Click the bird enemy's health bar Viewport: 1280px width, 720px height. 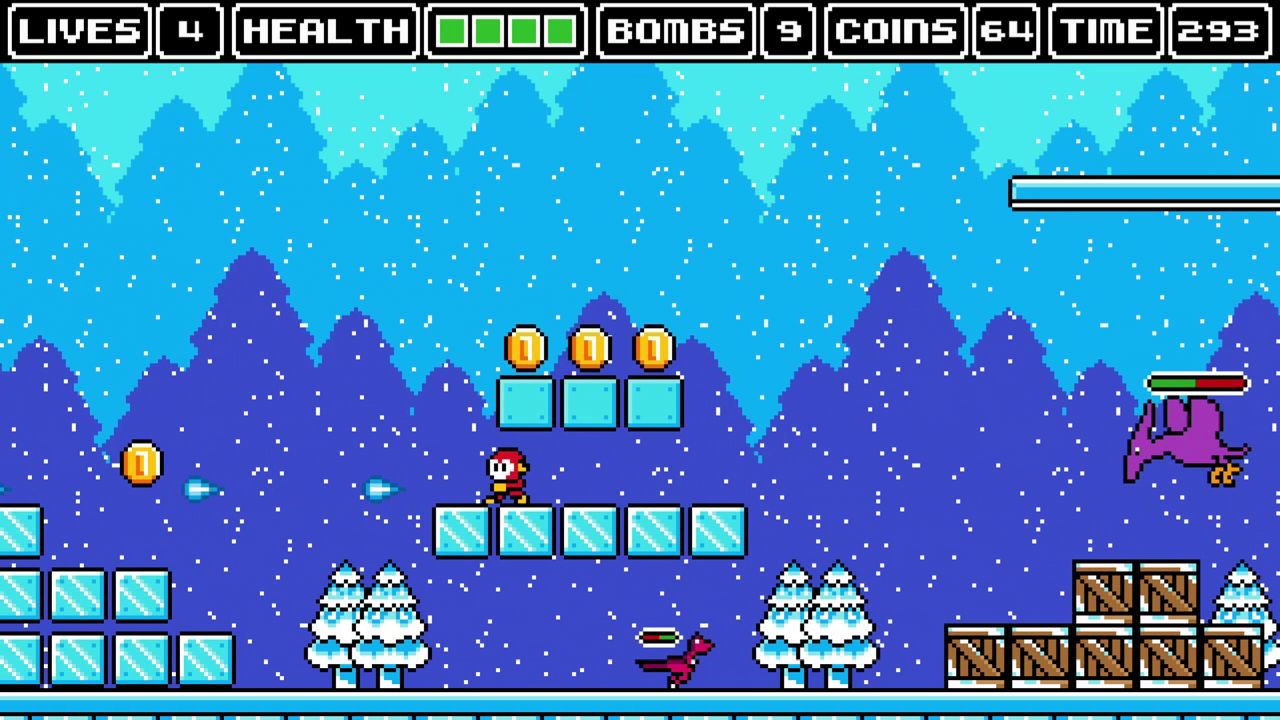point(1196,382)
